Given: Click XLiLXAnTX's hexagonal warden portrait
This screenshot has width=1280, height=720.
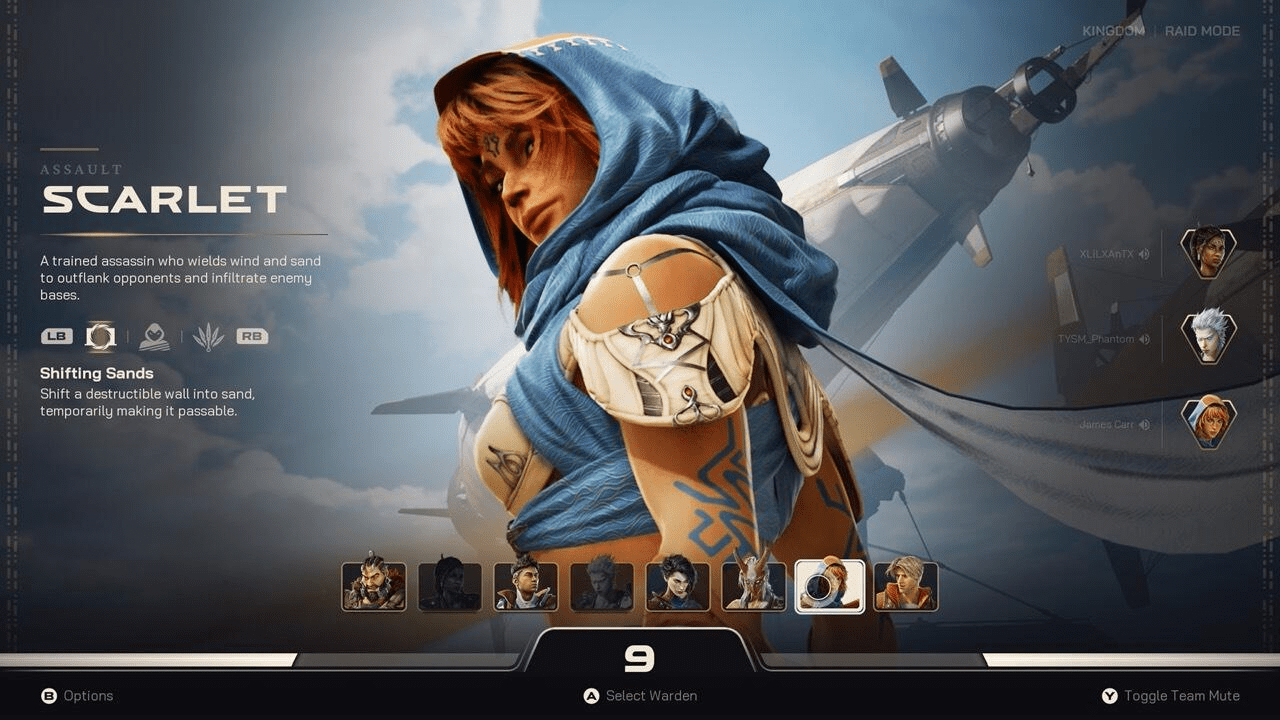Looking at the screenshot, I should (x=1208, y=253).
